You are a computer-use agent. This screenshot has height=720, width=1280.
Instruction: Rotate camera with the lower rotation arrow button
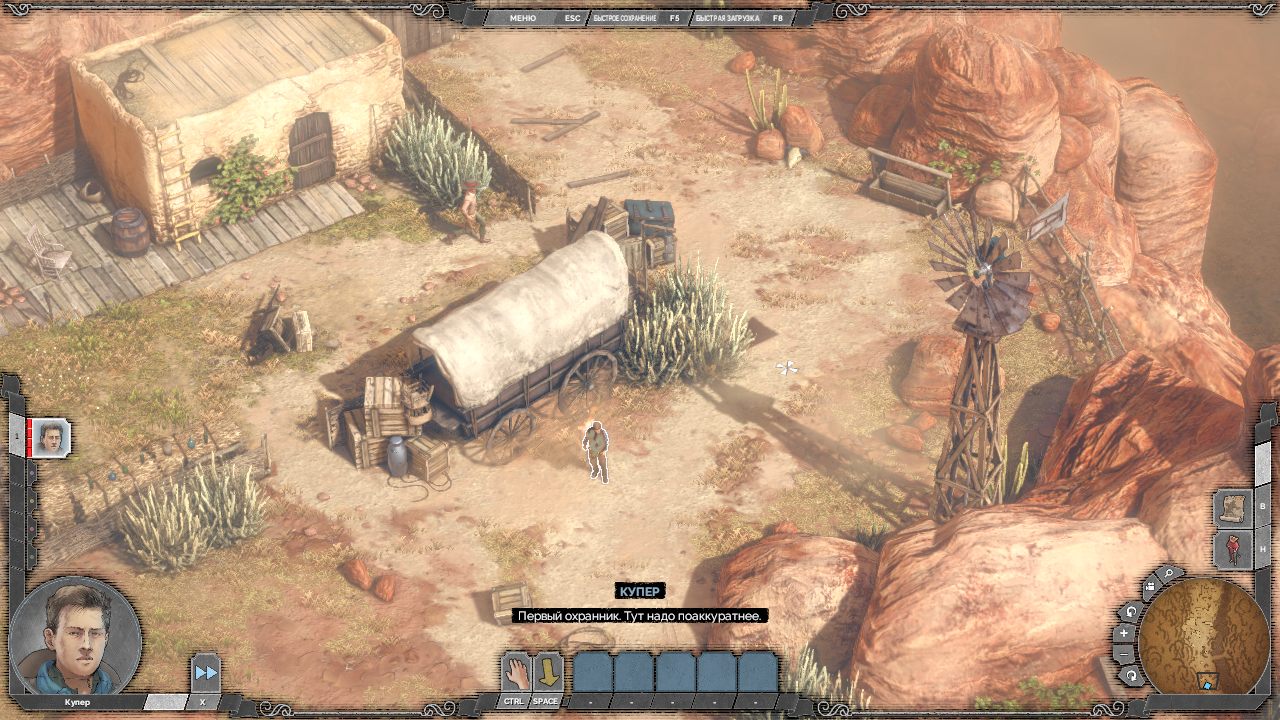[x=1131, y=677]
